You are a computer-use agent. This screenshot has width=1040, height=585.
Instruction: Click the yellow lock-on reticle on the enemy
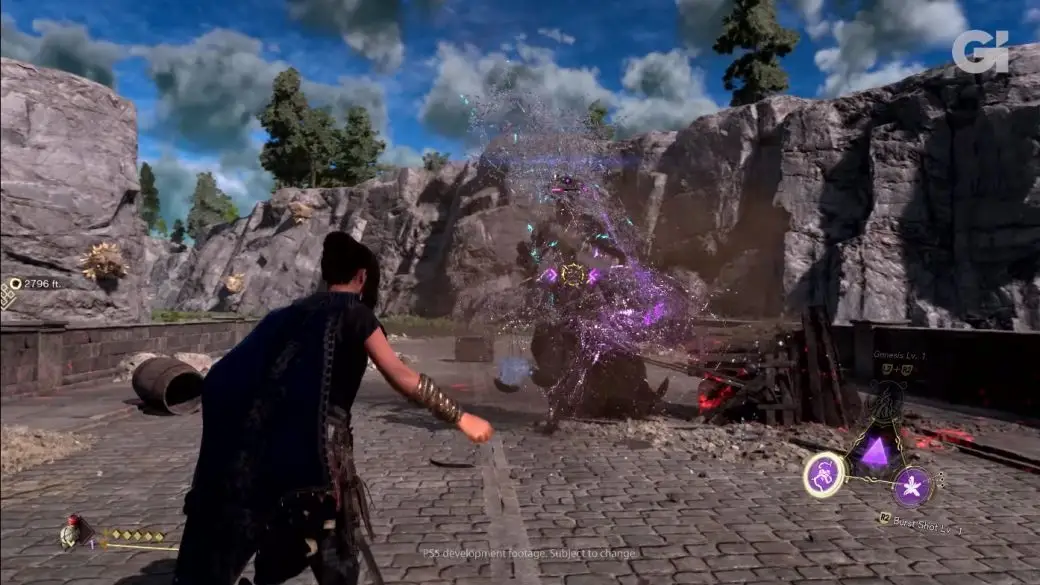coord(573,274)
